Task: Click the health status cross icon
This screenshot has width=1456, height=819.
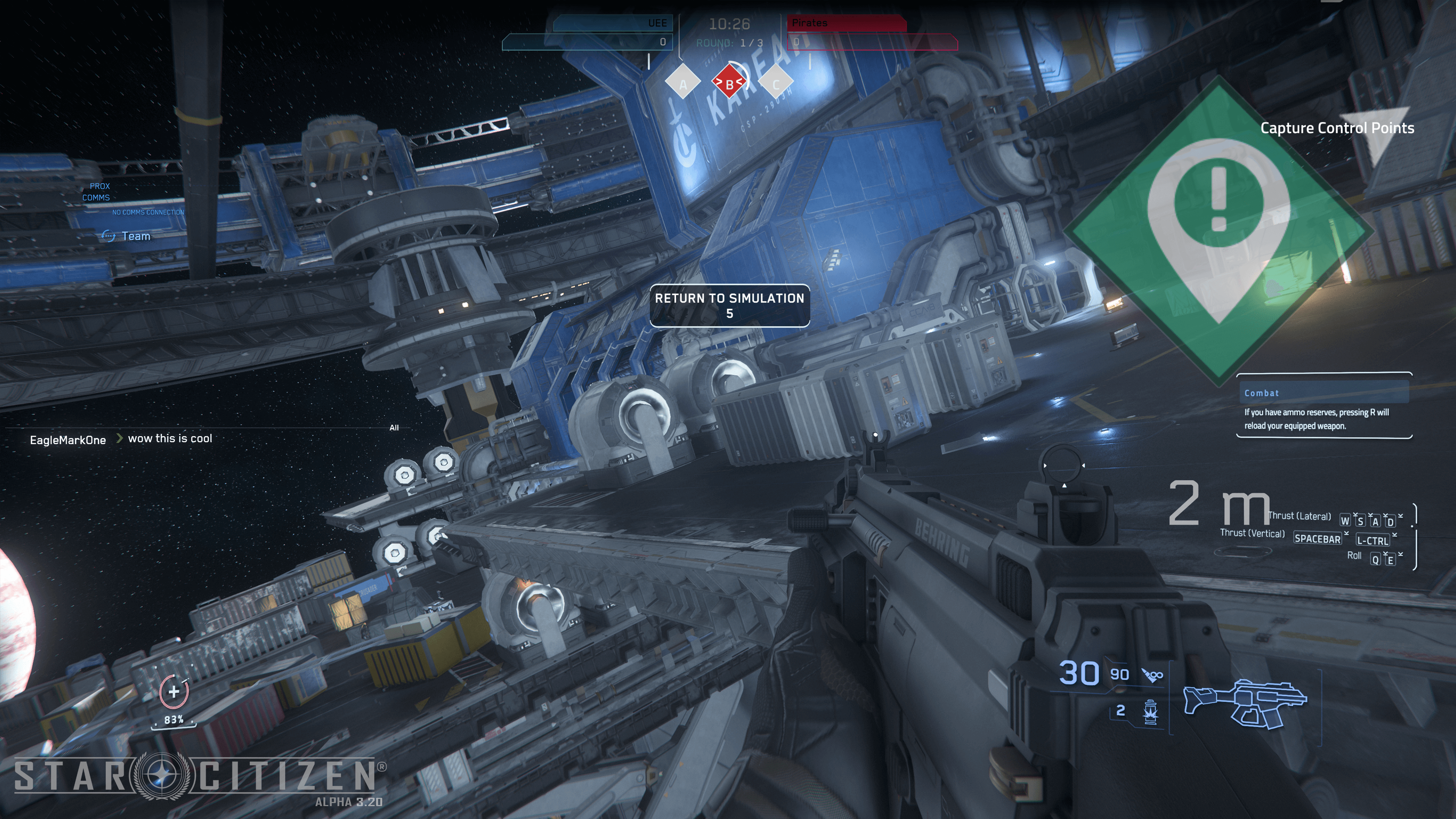Action: tap(174, 691)
